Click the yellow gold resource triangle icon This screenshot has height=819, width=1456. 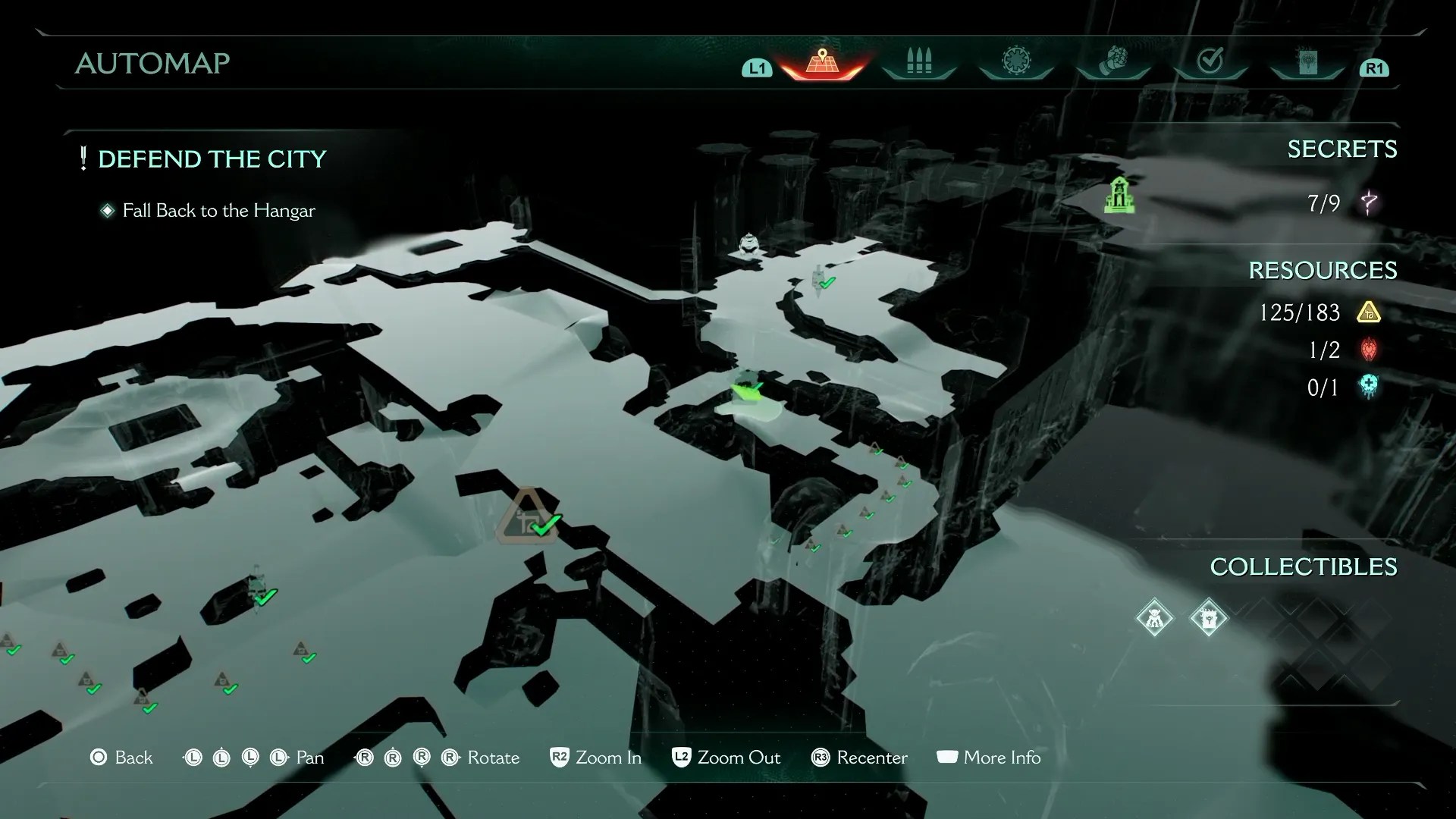click(x=1369, y=312)
